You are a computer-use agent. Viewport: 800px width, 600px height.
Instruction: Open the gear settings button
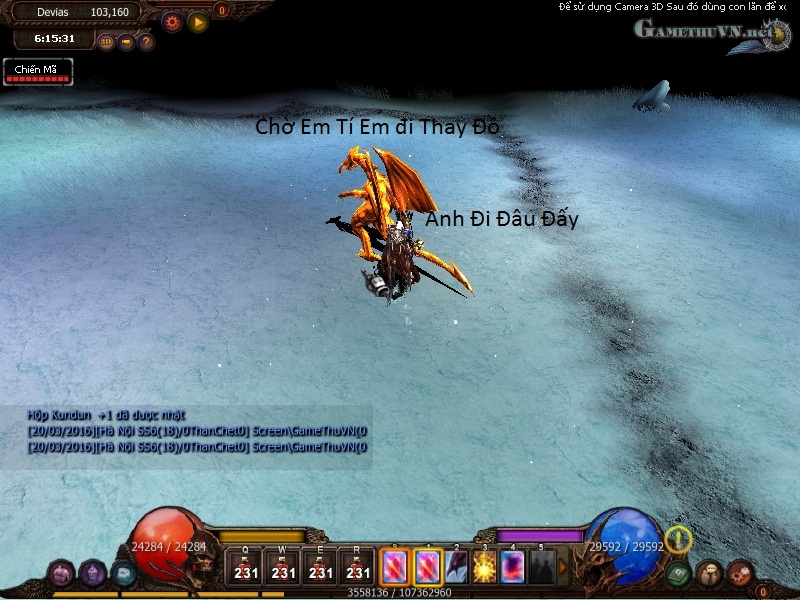tap(171, 20)
